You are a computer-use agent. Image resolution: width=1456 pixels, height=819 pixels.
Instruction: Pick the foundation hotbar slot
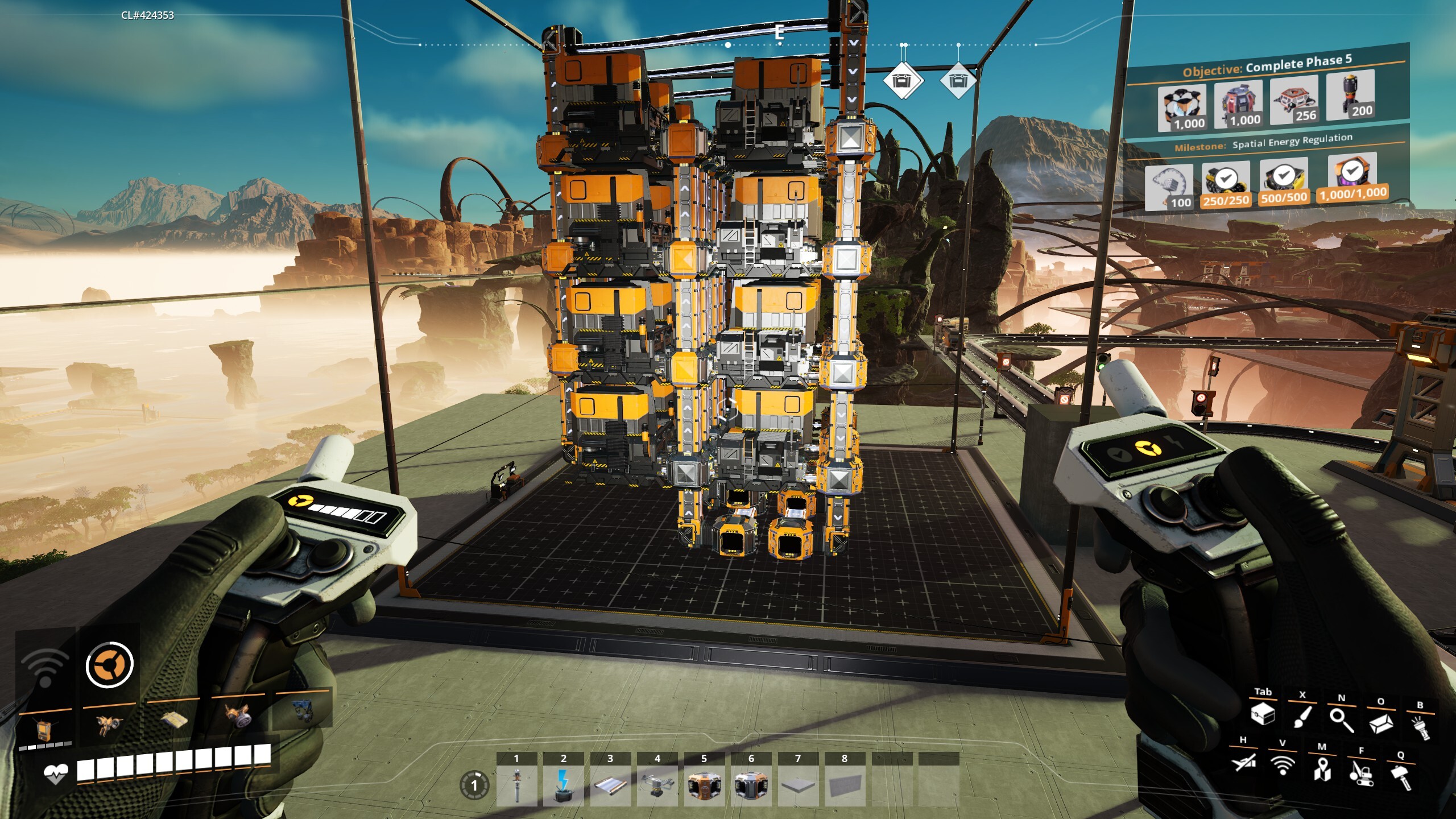point(798,785)
